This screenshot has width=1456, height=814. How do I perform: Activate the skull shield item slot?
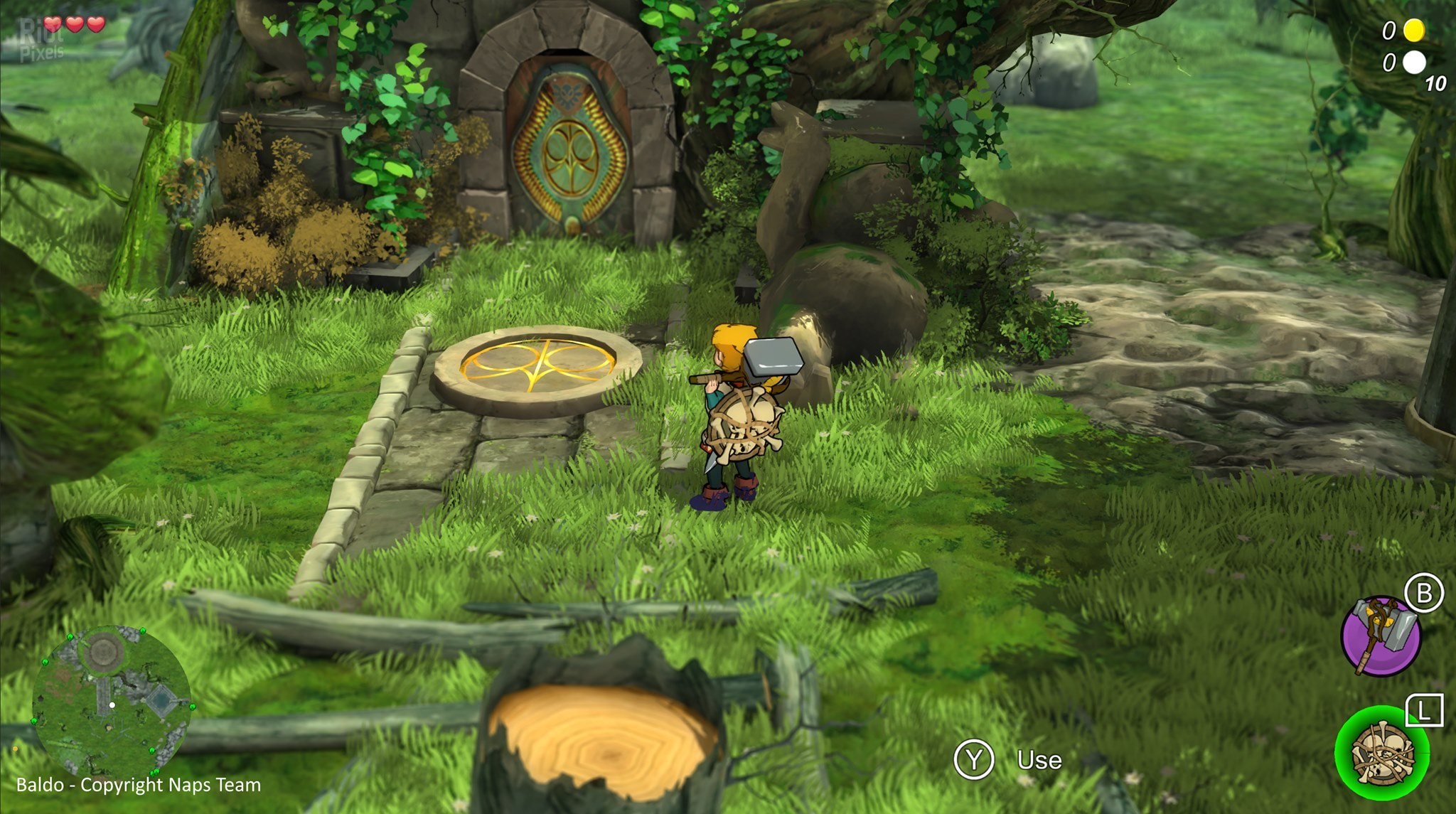[x=1381, y=753]
